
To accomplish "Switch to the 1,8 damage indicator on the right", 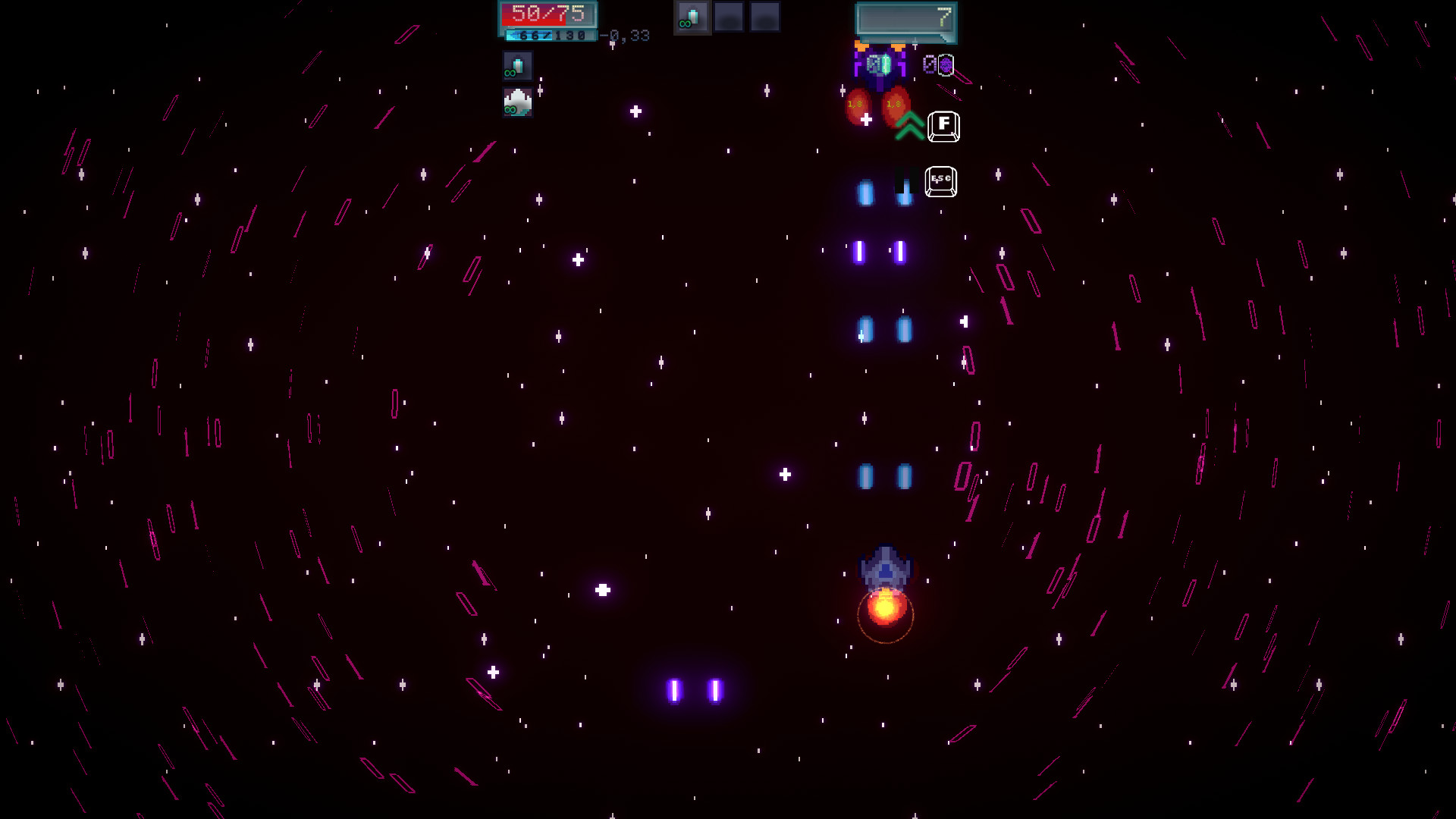I will (895, 104).
